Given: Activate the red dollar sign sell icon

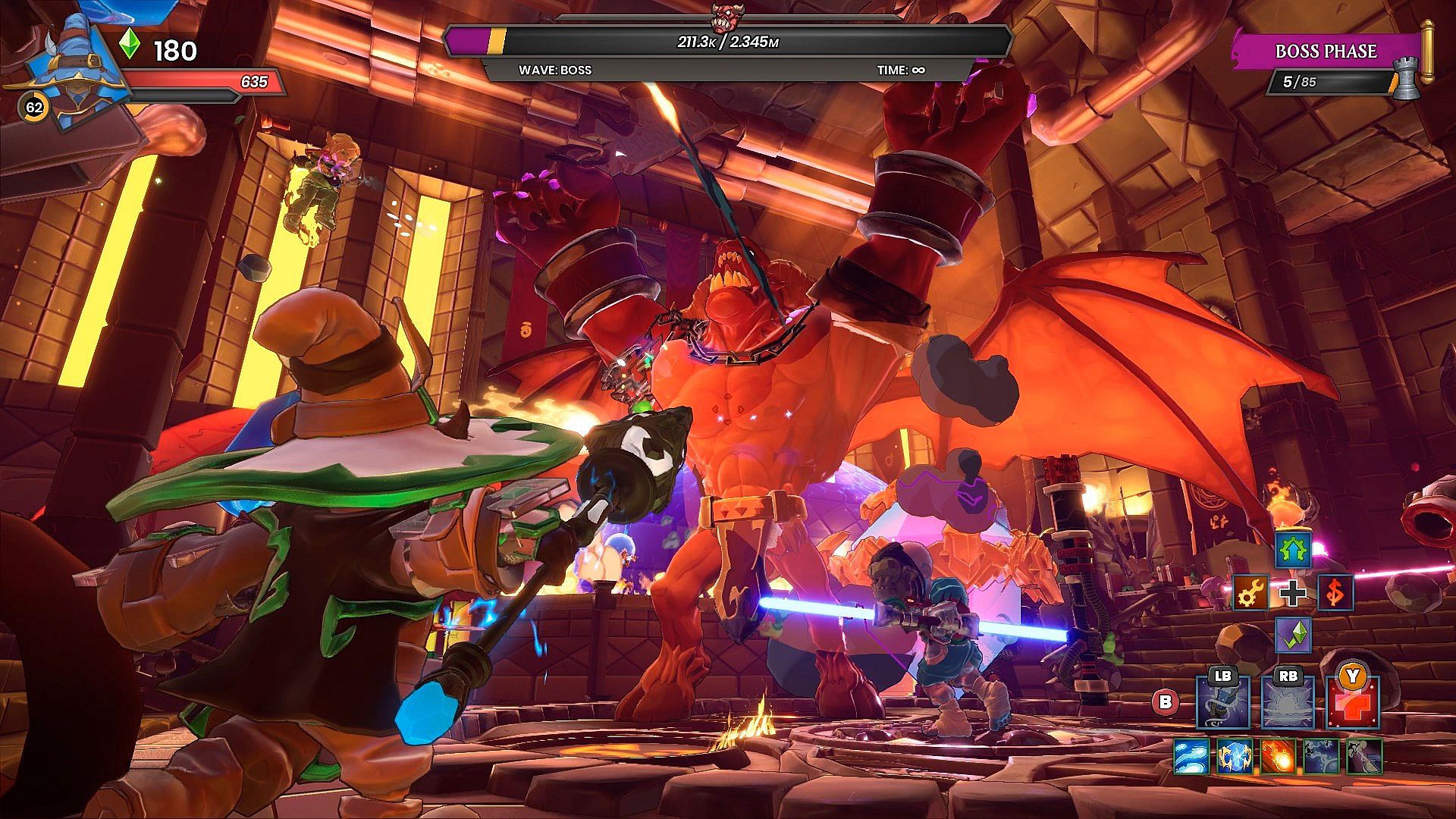Looking at the screenshot, I should point(1335,593).
